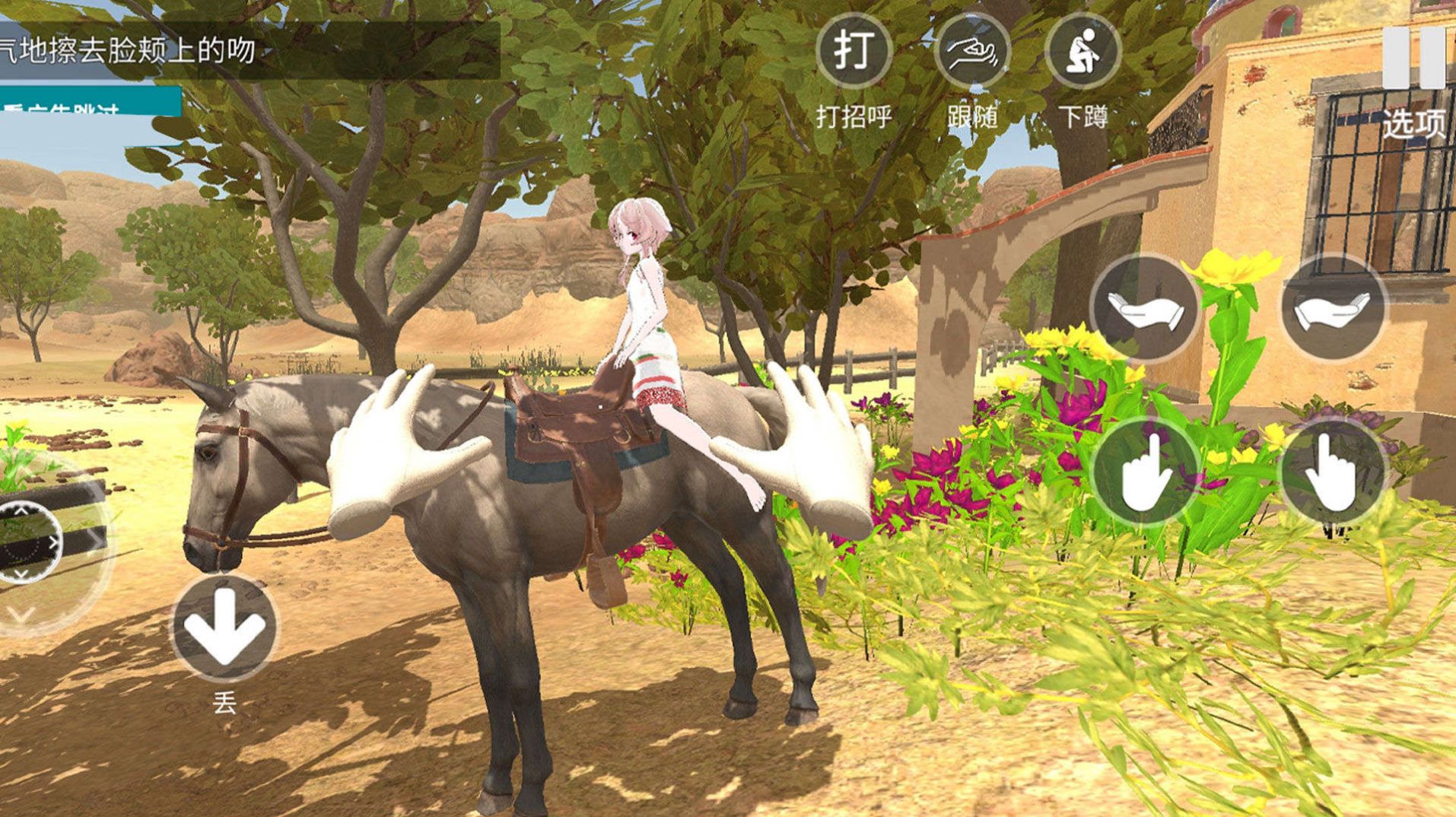Click the teal ad-skip banner
1456x817 pixels.
[90, 103]
